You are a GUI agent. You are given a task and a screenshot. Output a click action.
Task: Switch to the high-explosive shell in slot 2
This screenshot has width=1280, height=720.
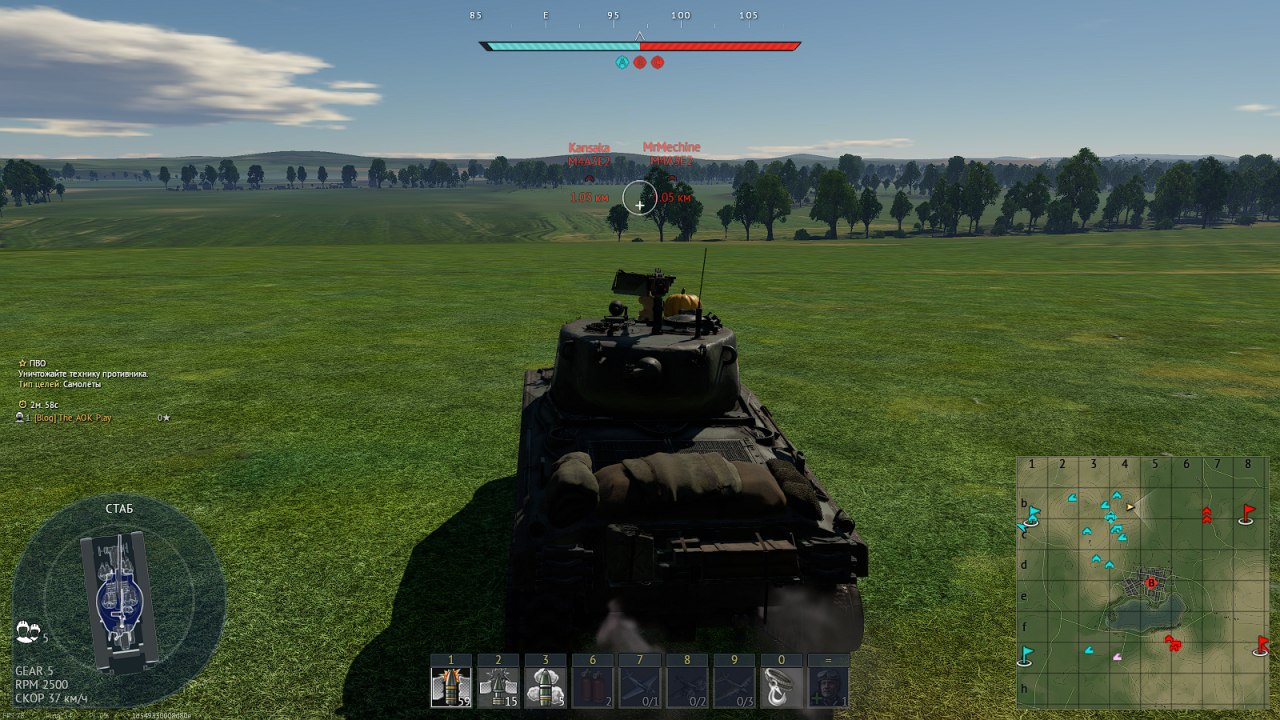tap(497, 687)
